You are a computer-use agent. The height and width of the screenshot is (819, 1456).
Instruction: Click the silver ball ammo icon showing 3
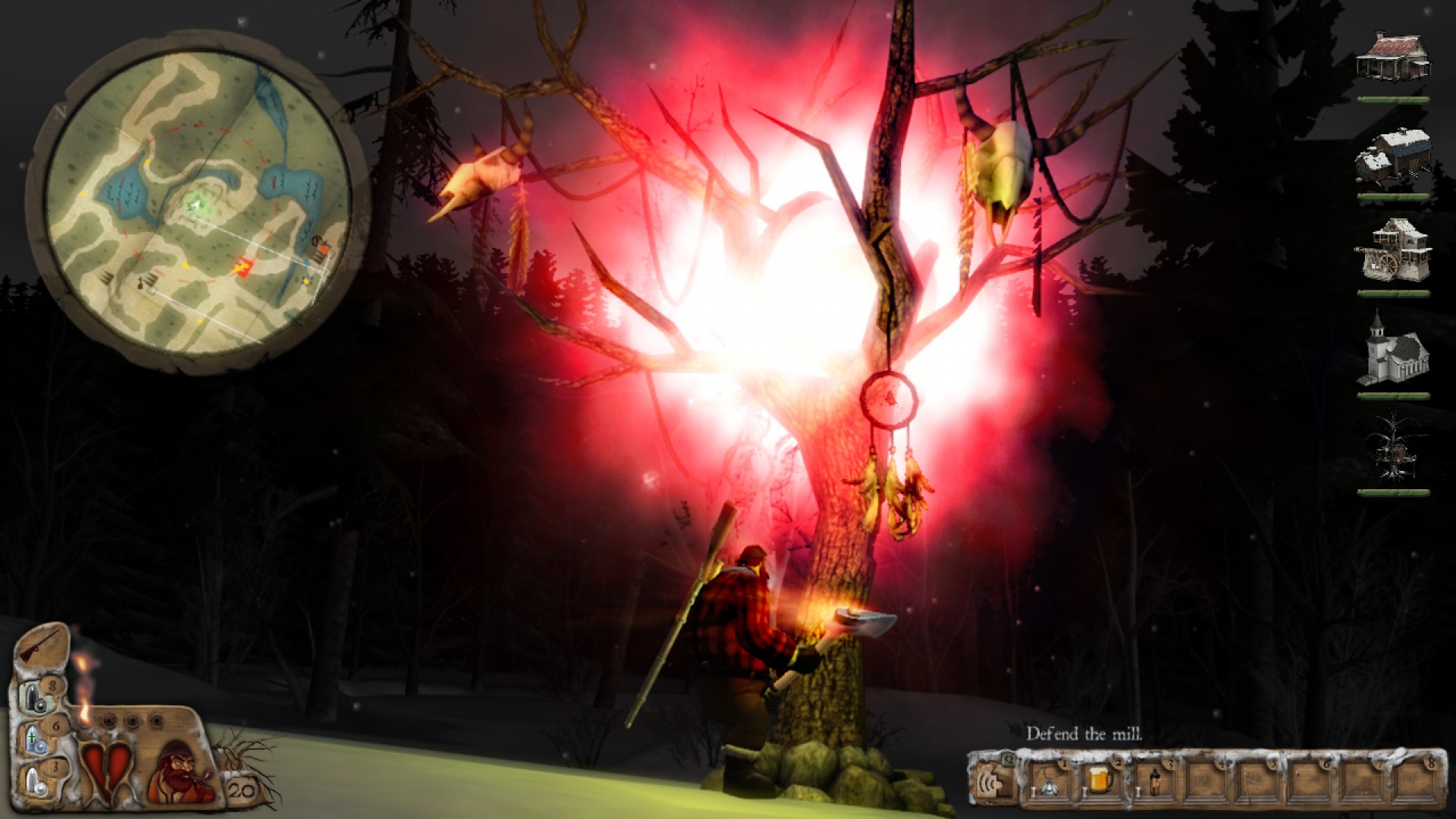34,780
